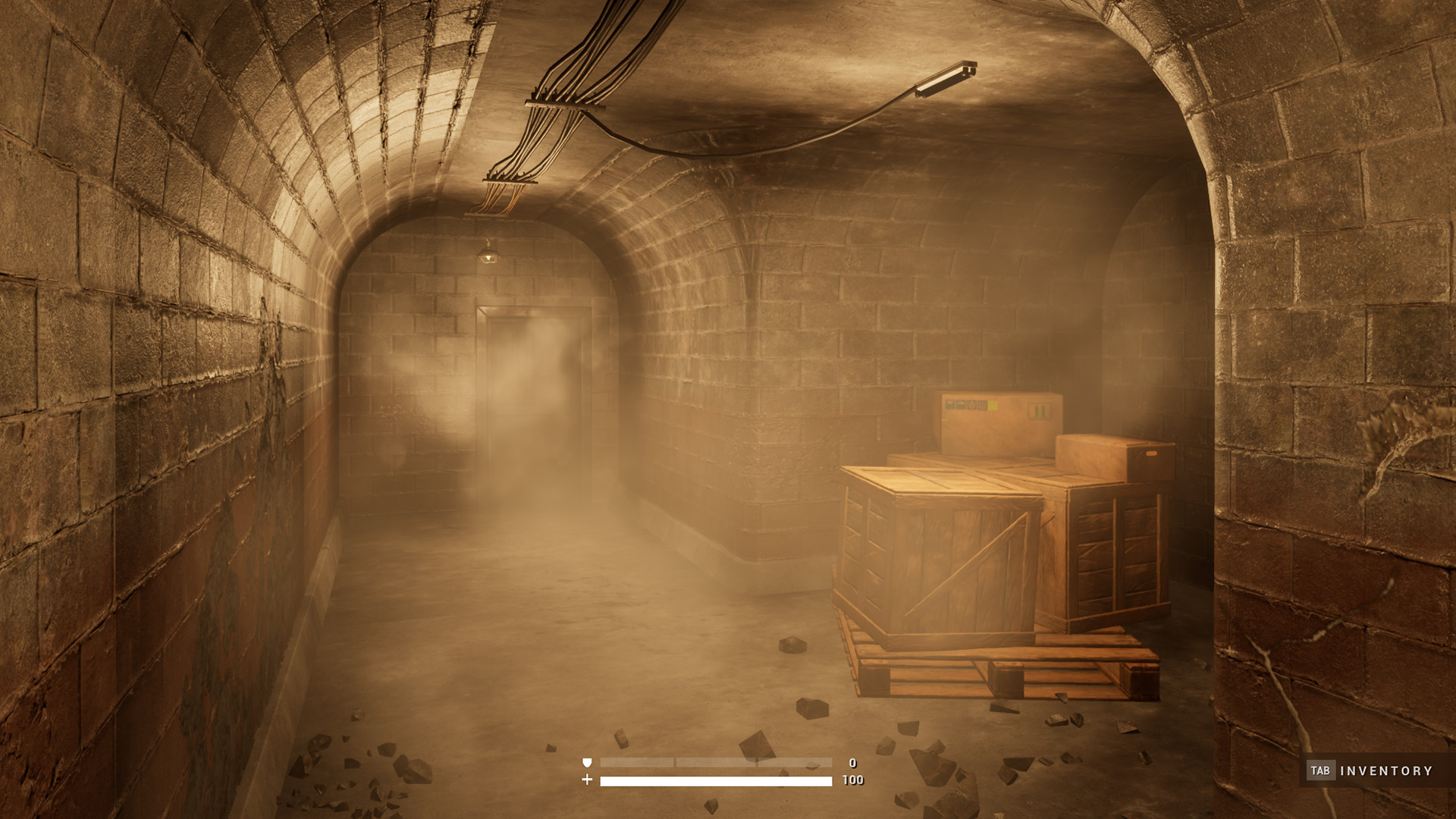This screenshot has width=1456, height=819.
Task: Click the armor value showing 0
Action: [x=852, y=762]
